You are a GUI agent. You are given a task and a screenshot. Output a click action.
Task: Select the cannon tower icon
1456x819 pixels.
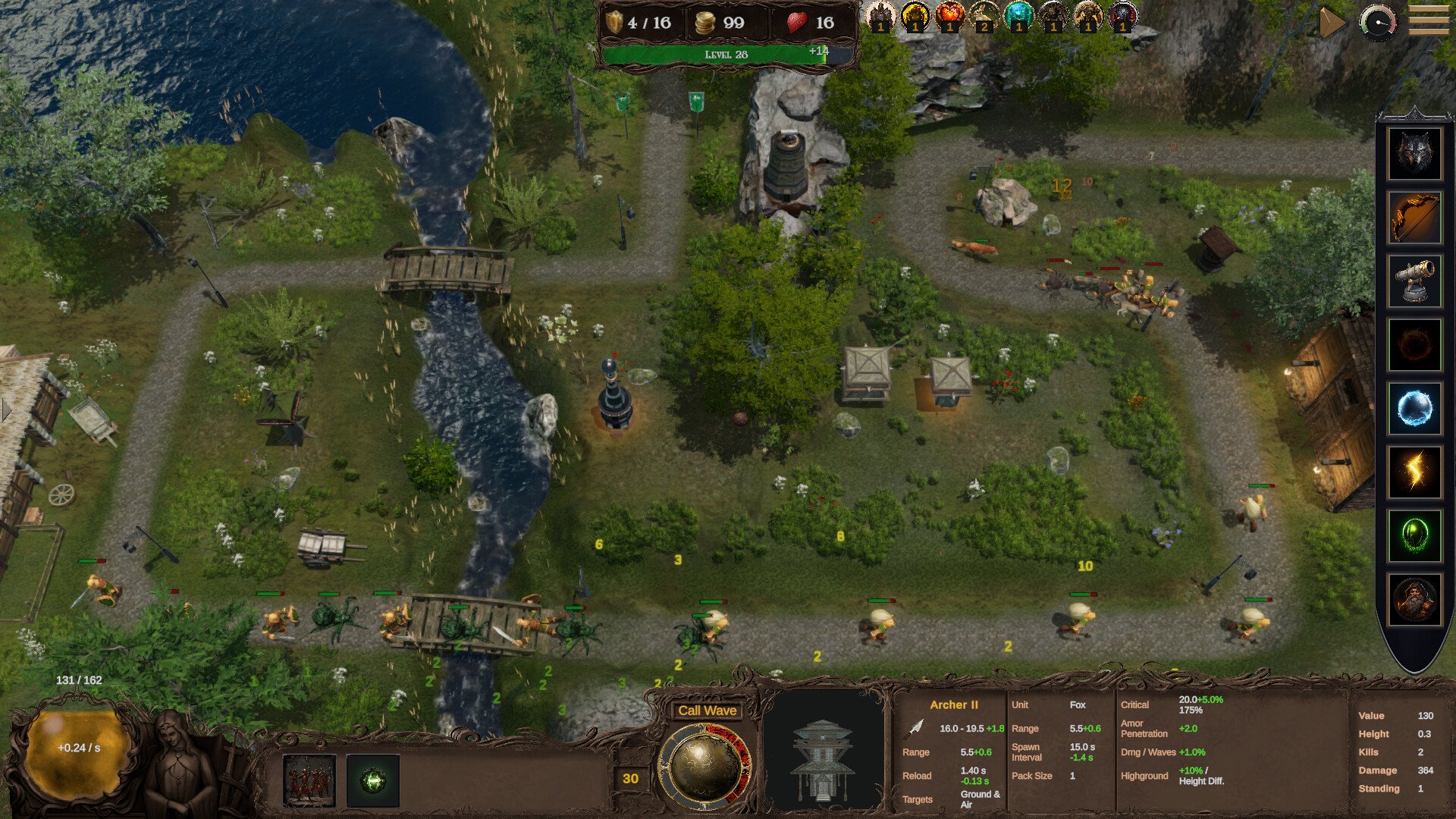(1414, 281)
